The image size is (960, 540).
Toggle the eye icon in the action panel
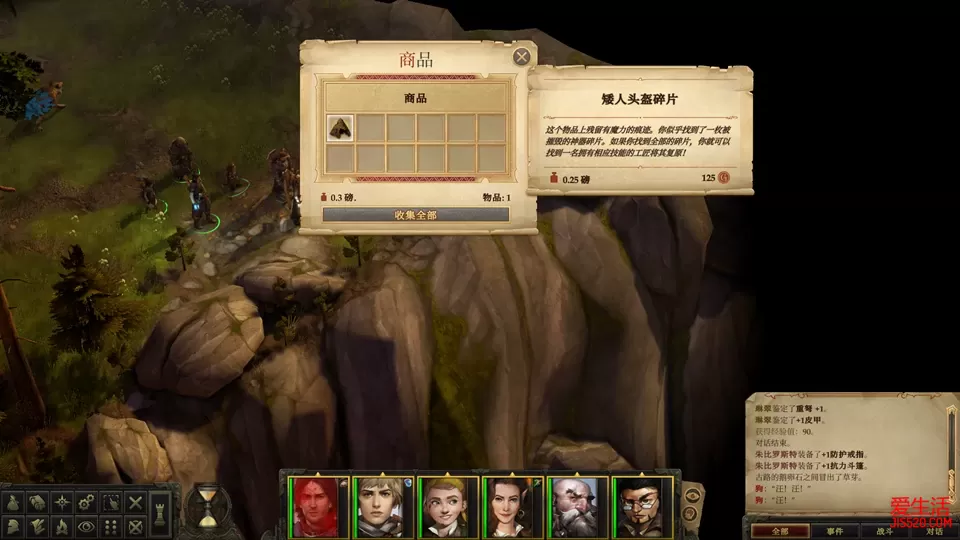coord(88,525)
